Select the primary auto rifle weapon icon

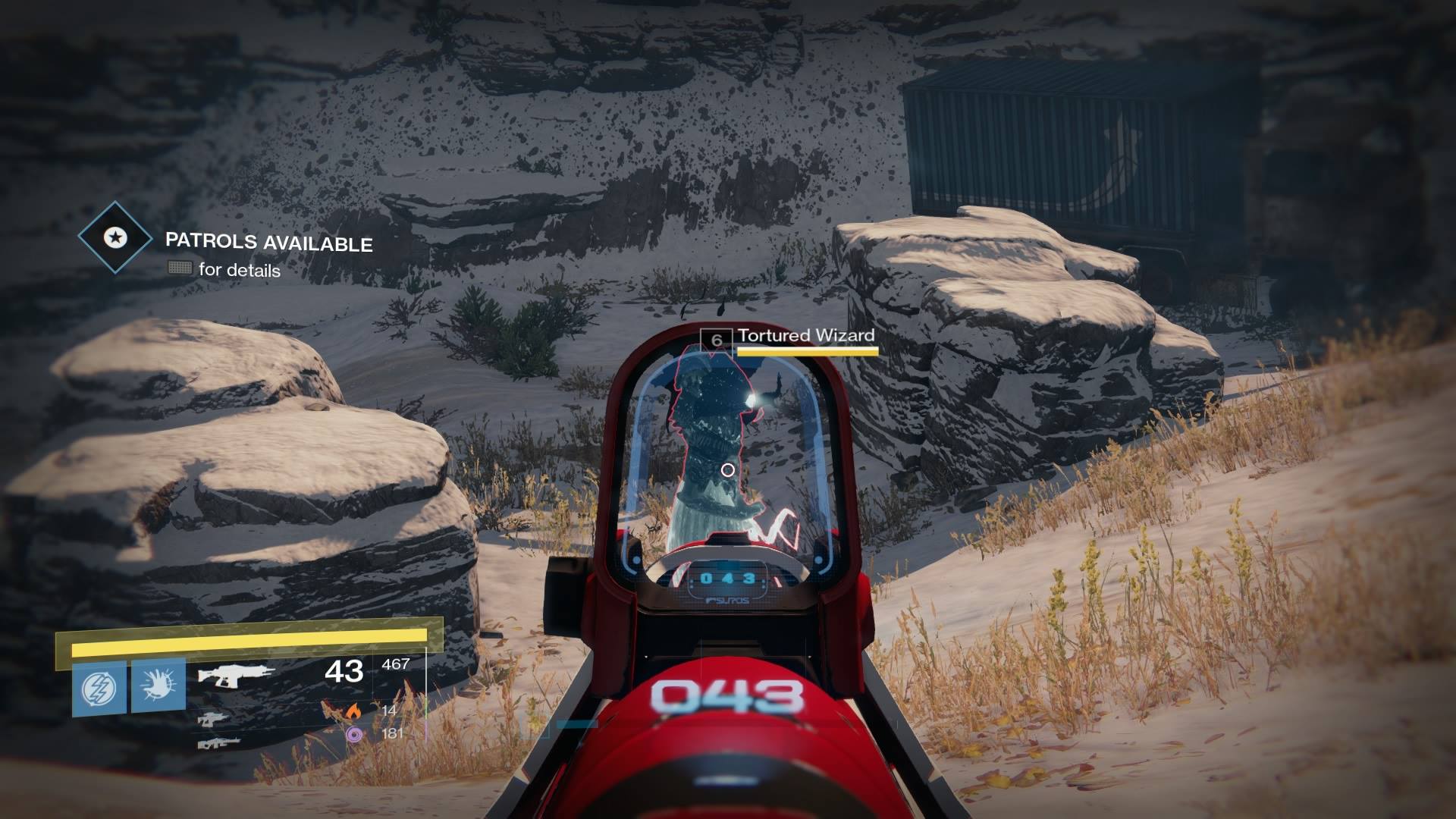tap(236, 674)
